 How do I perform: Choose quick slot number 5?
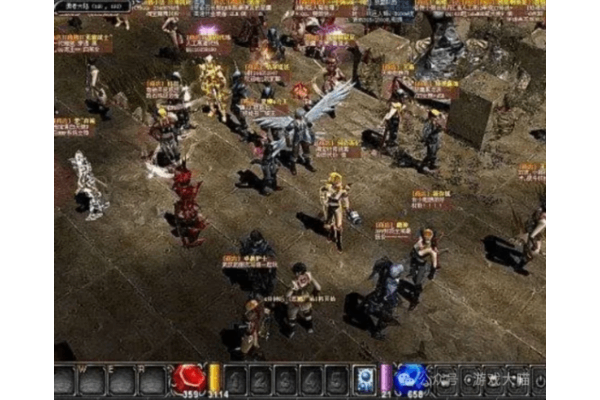[x=337, y=380]
